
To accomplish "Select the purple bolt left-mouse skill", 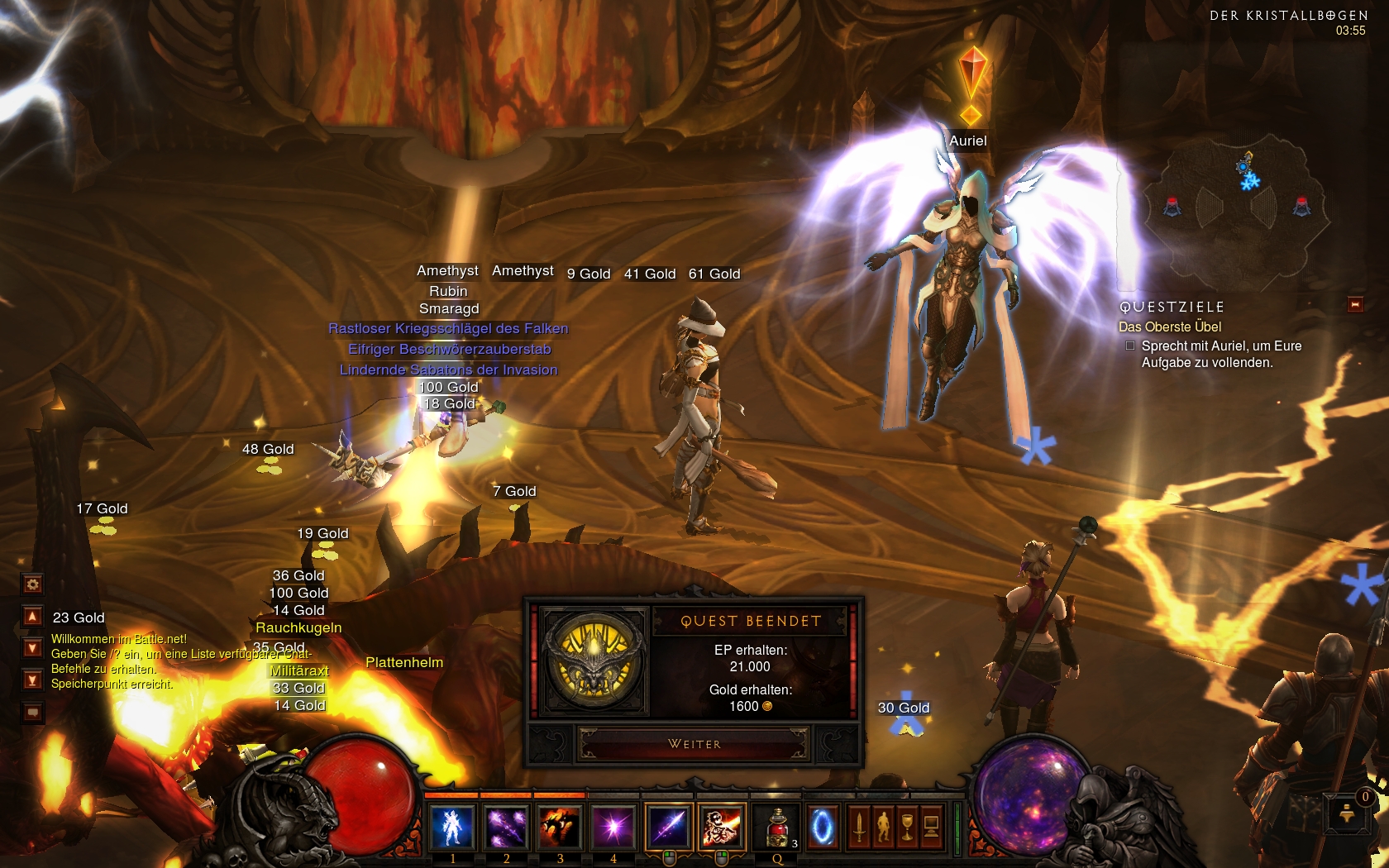I will click(669, 827).
